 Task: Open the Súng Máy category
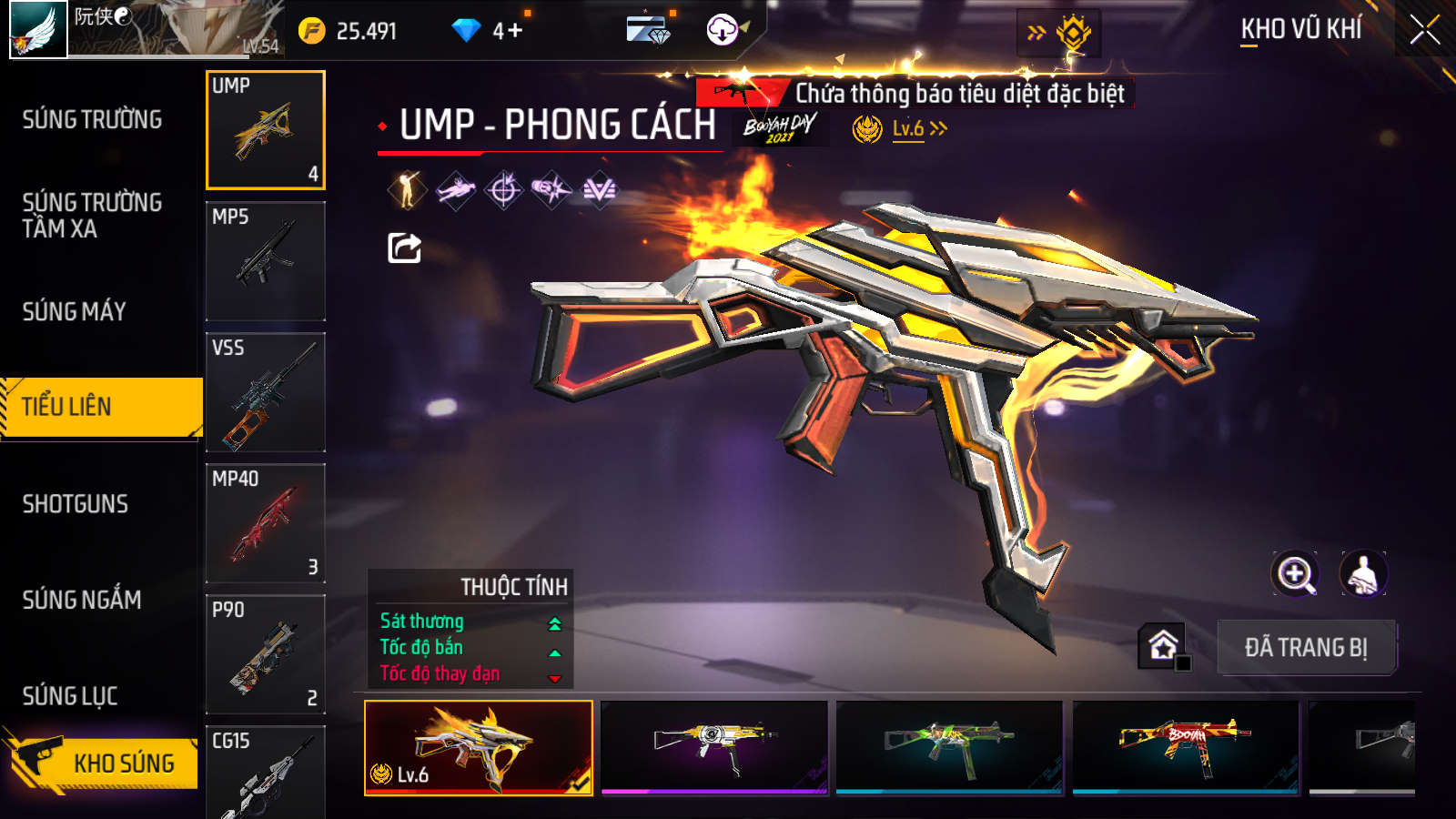click(75, 311)
